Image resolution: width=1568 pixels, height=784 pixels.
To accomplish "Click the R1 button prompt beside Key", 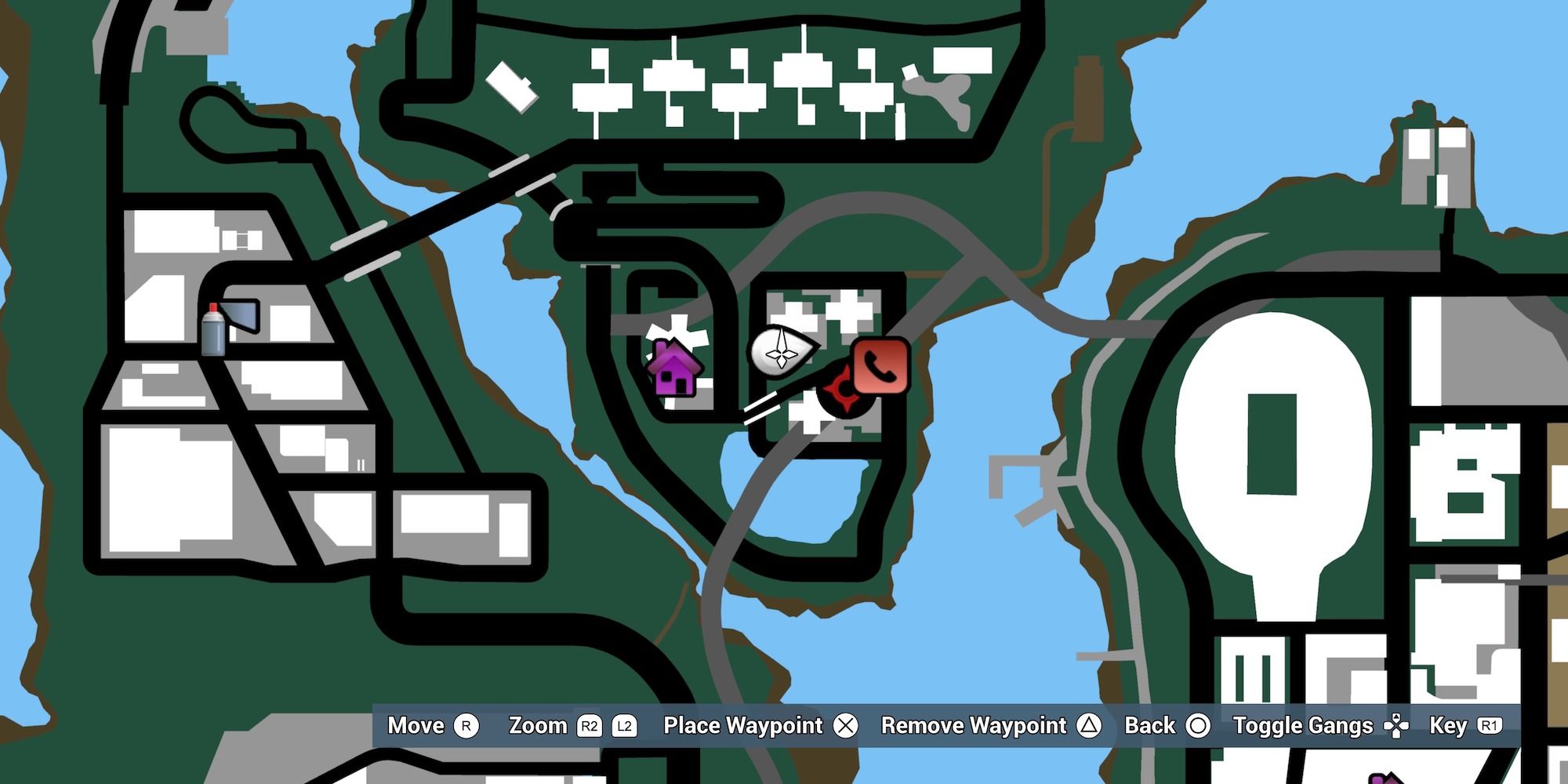I will click(x=1497, y=726).
